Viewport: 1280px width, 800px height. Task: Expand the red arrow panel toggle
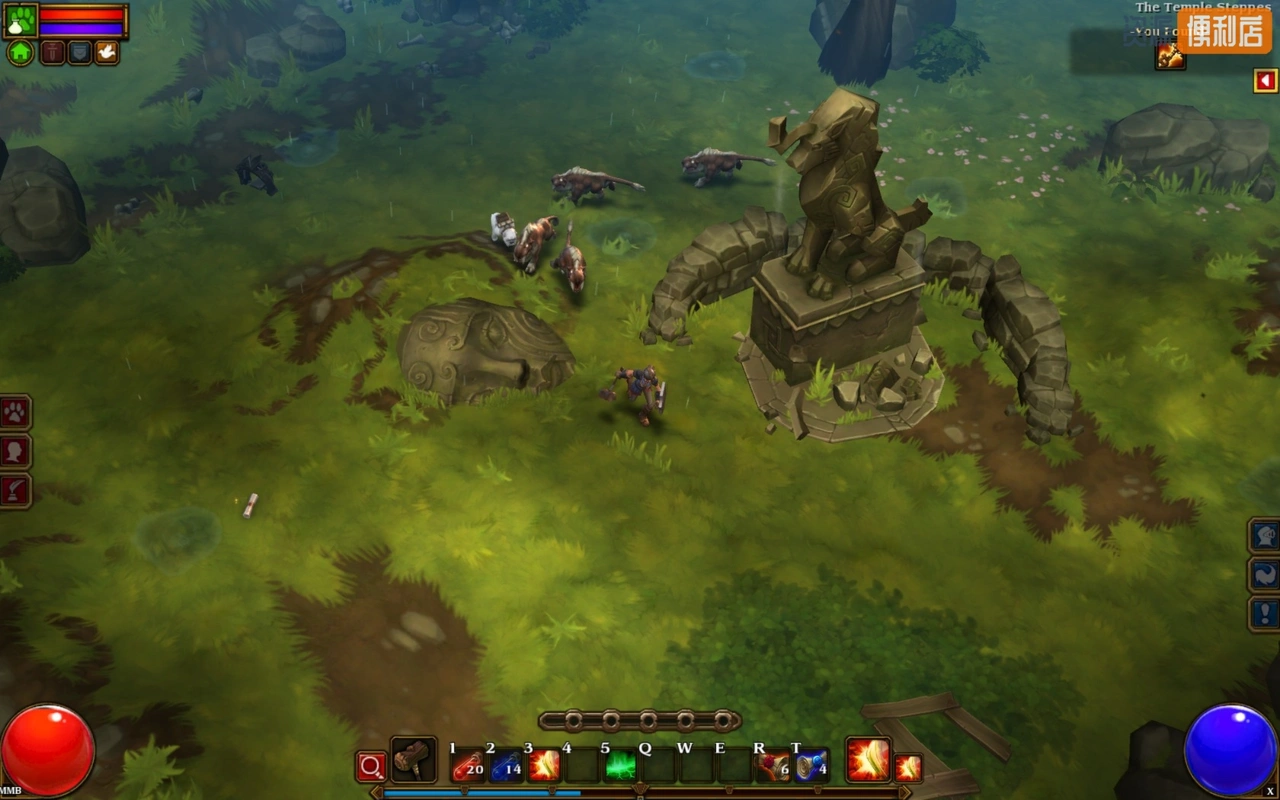pos(1265,81)
